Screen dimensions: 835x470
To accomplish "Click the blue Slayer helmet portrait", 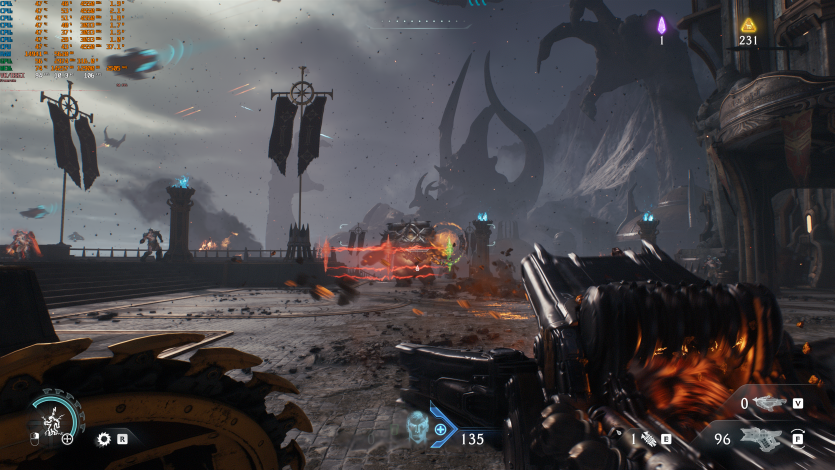I will click(x=417, y=427).
